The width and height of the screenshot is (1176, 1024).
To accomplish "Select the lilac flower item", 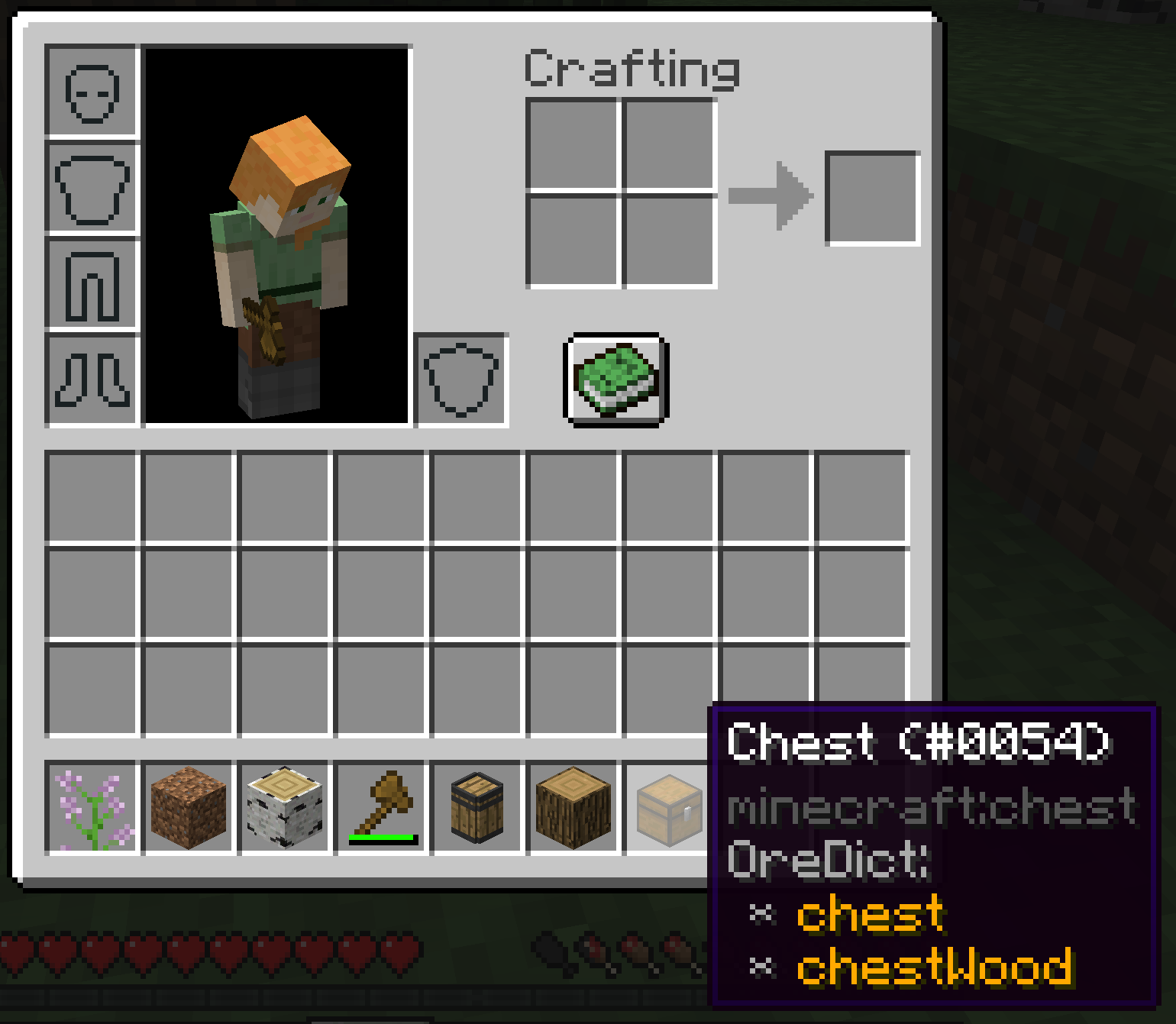I will (x=92, y=808).
